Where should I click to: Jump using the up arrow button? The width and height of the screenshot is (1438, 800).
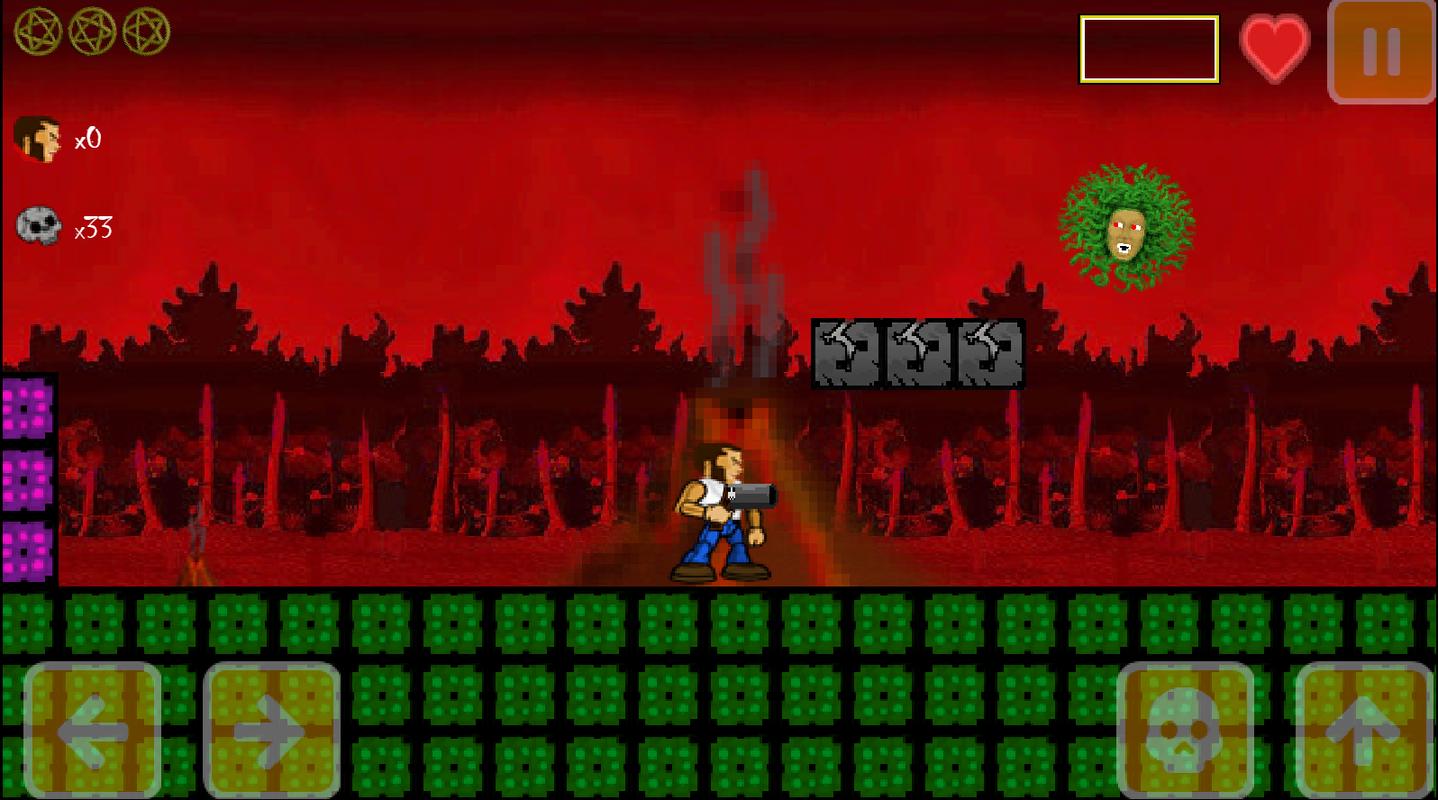[1364, 729]
